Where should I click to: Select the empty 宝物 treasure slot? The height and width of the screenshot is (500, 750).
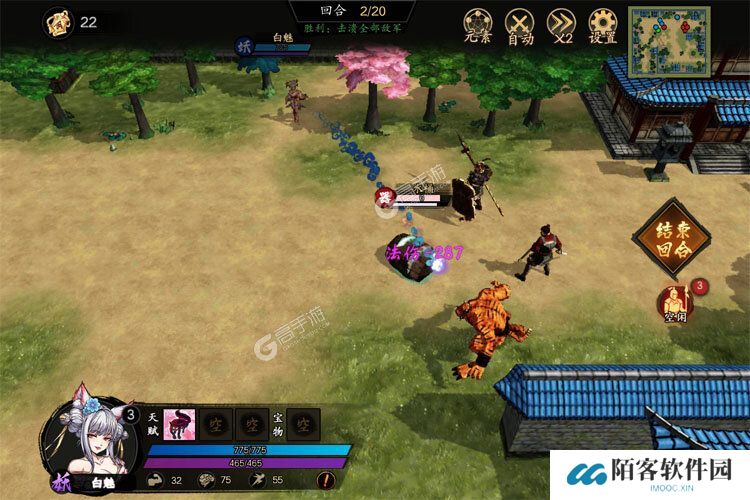pos(304,424)
